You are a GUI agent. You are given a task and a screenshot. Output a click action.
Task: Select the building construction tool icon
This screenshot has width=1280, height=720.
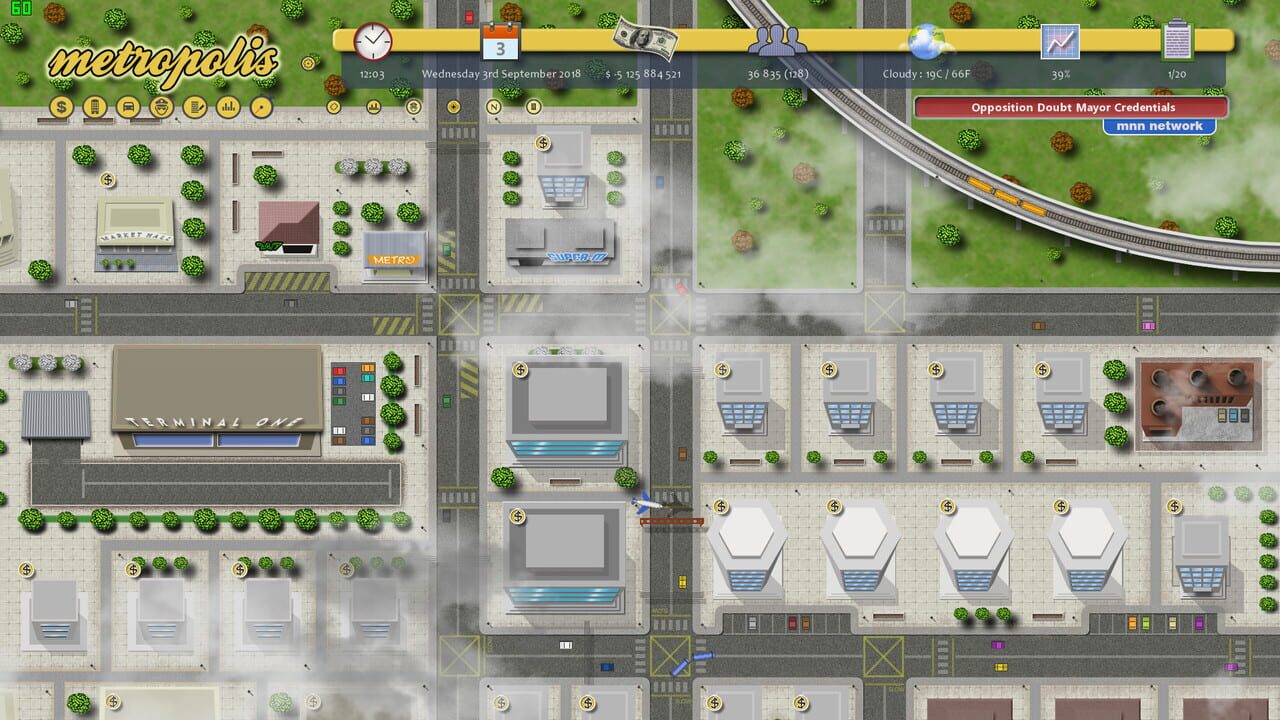[x=95, y=108]
